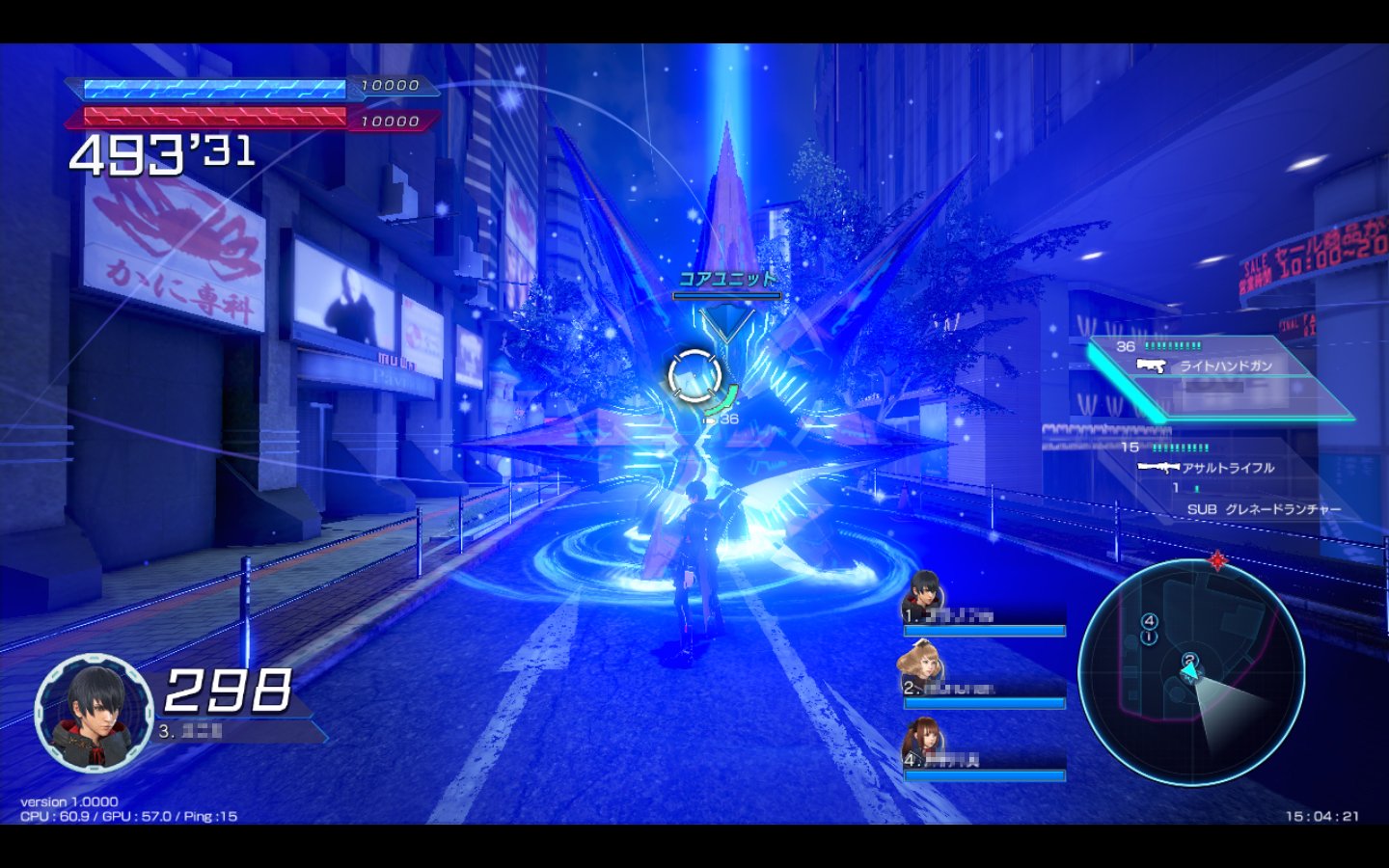Image resolution: width=1389 pixels, height=868 pixels.
Task: Choose the SUB グレネードランチャー entry
Action: click(1264, 509)
